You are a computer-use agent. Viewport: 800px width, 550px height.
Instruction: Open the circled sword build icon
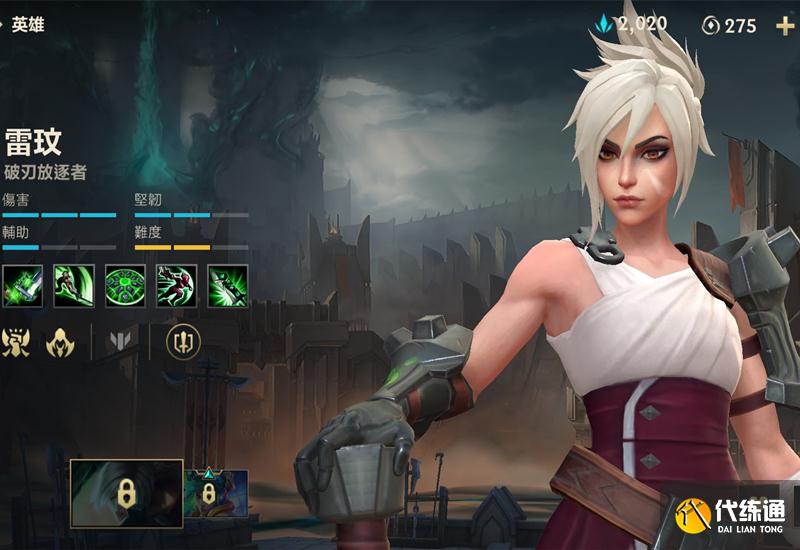(183, 342)
